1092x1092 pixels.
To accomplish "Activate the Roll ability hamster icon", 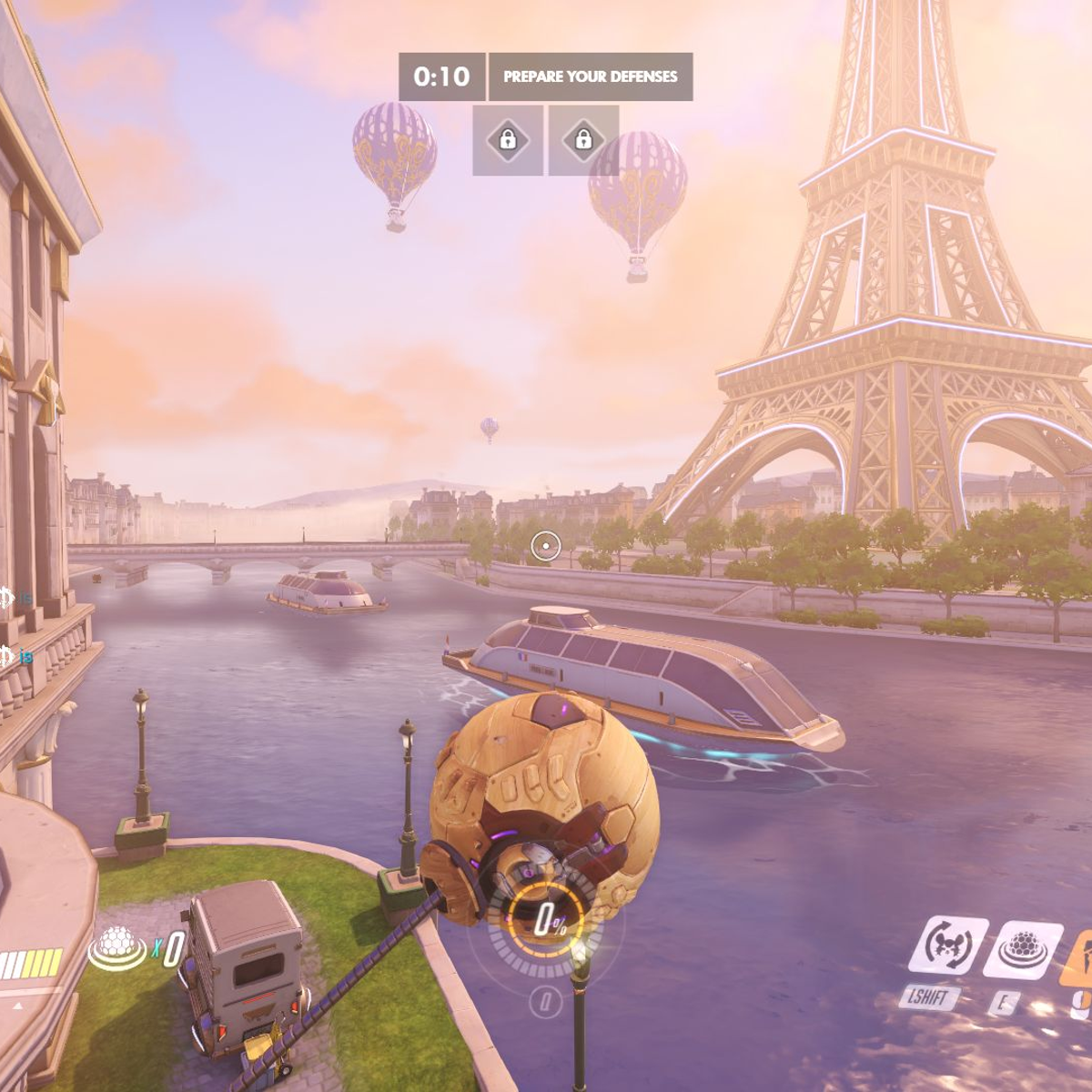I will tap(947, 945).
